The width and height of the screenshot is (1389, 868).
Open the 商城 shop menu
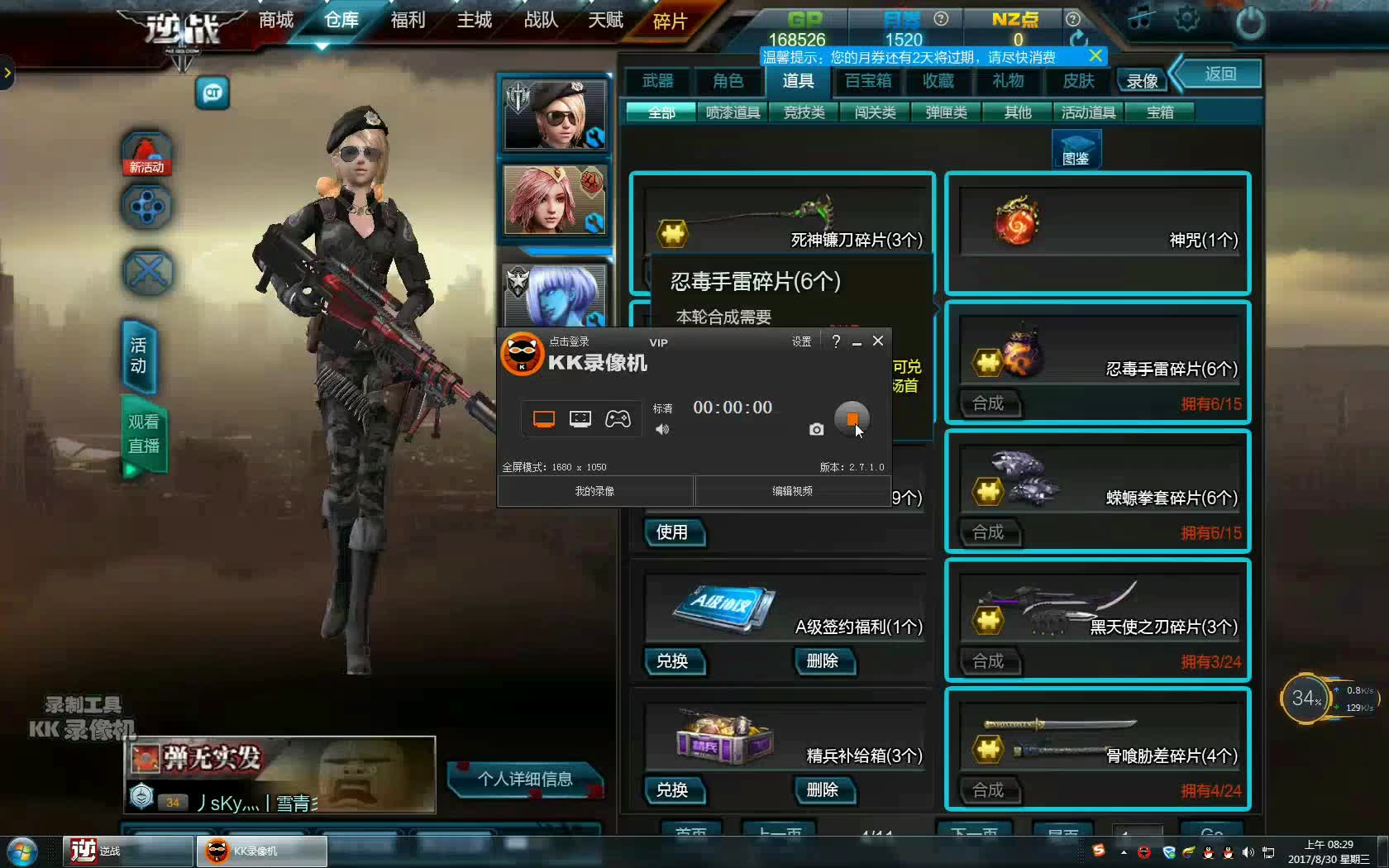(276, 20)
